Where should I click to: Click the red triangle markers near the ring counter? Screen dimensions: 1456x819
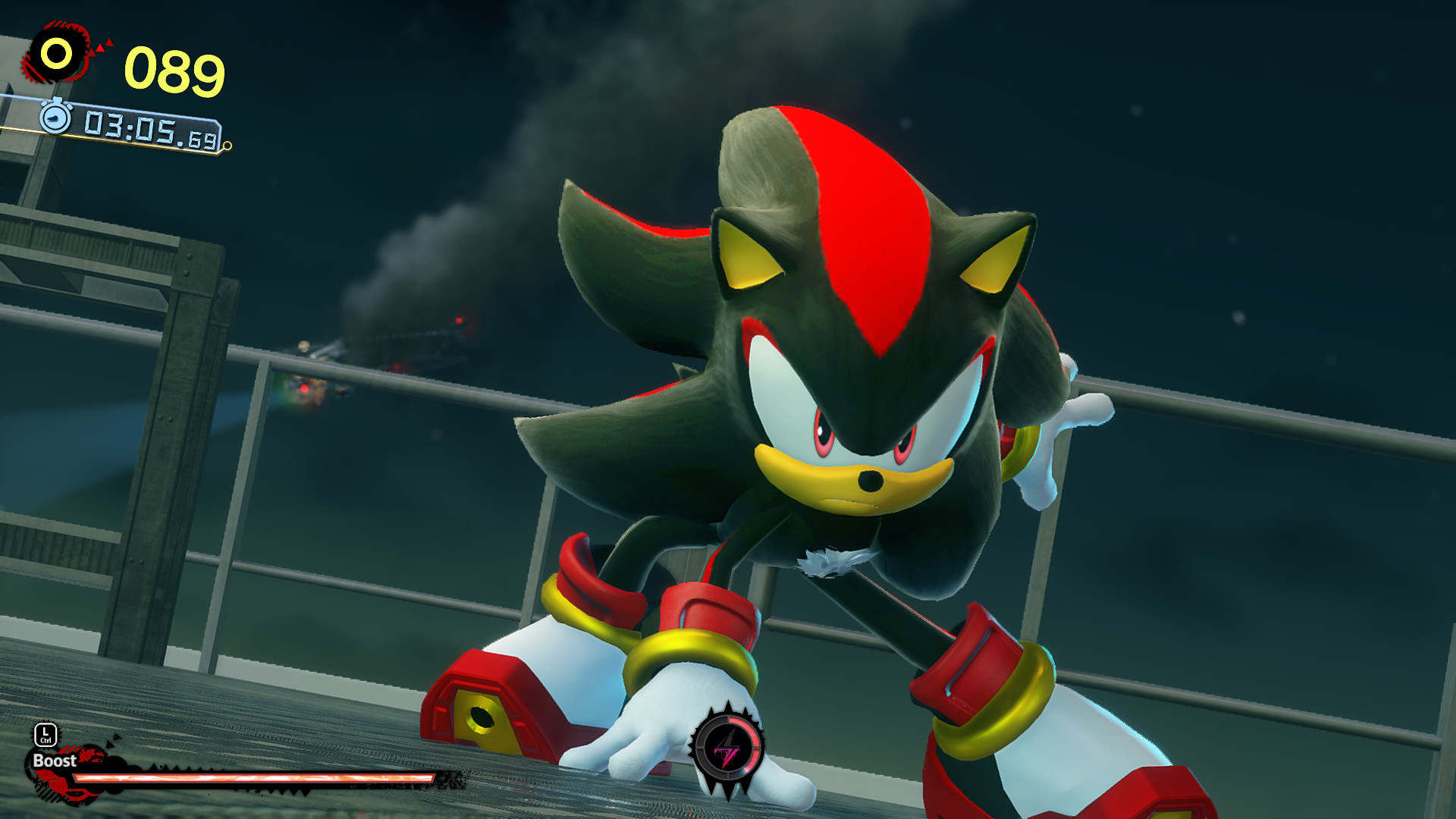pos(102,47)
